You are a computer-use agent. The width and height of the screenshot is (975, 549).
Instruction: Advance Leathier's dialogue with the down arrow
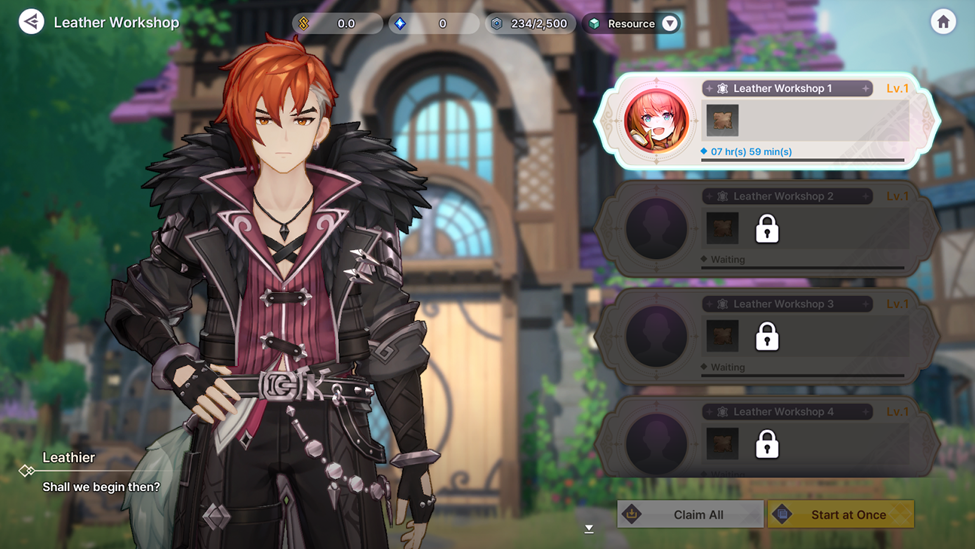(589, 529)
